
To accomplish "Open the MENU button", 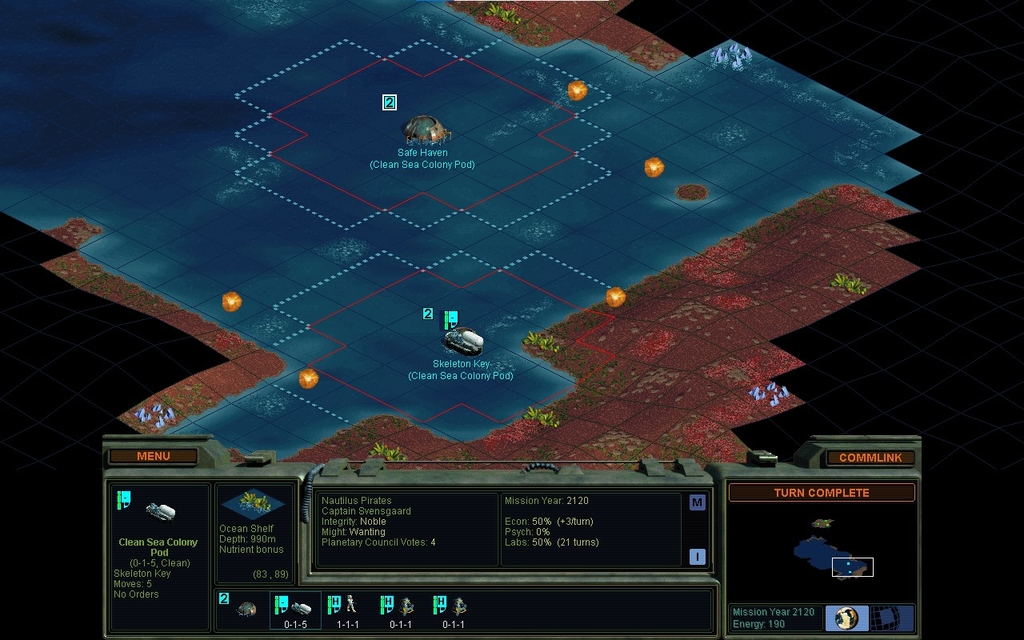I will pyautogui.click(x=153, y=456).
